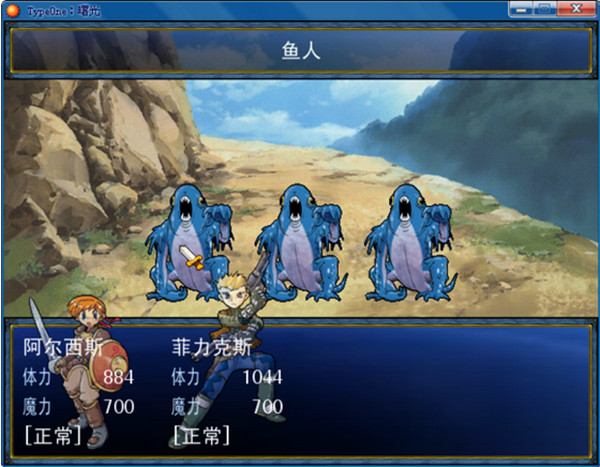Screen dimensions: 600x467
Task: Choose 菲力克斯 in the party status panel
Action: pyautogui.click(x=213, y=350)
